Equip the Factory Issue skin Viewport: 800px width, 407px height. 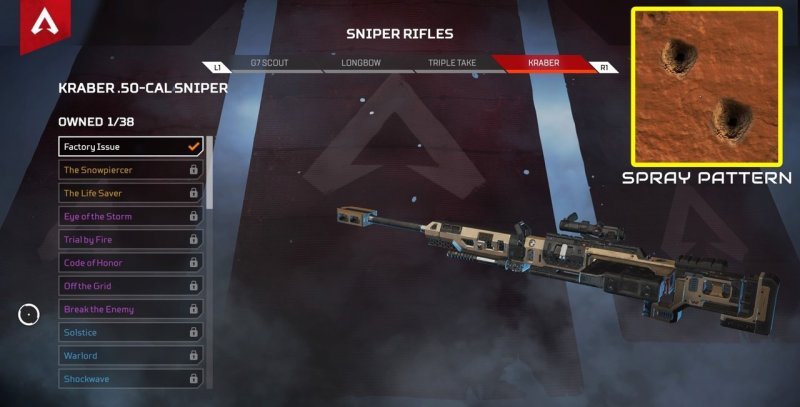click(131, 147)
